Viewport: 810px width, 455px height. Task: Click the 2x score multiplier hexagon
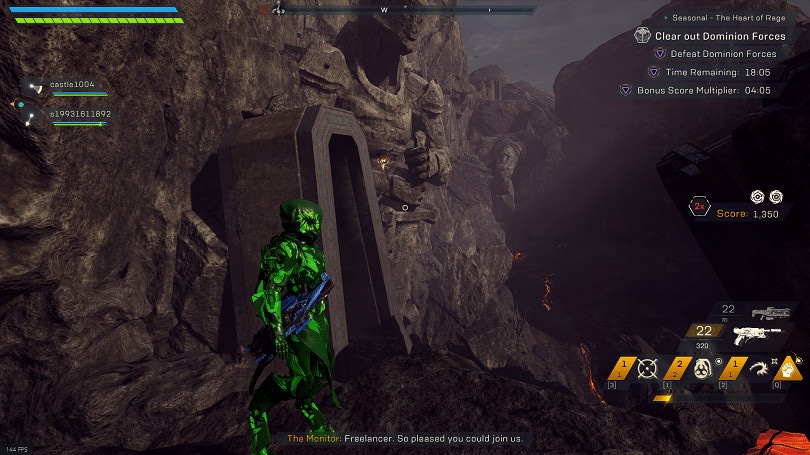click(x=699, y=208)
